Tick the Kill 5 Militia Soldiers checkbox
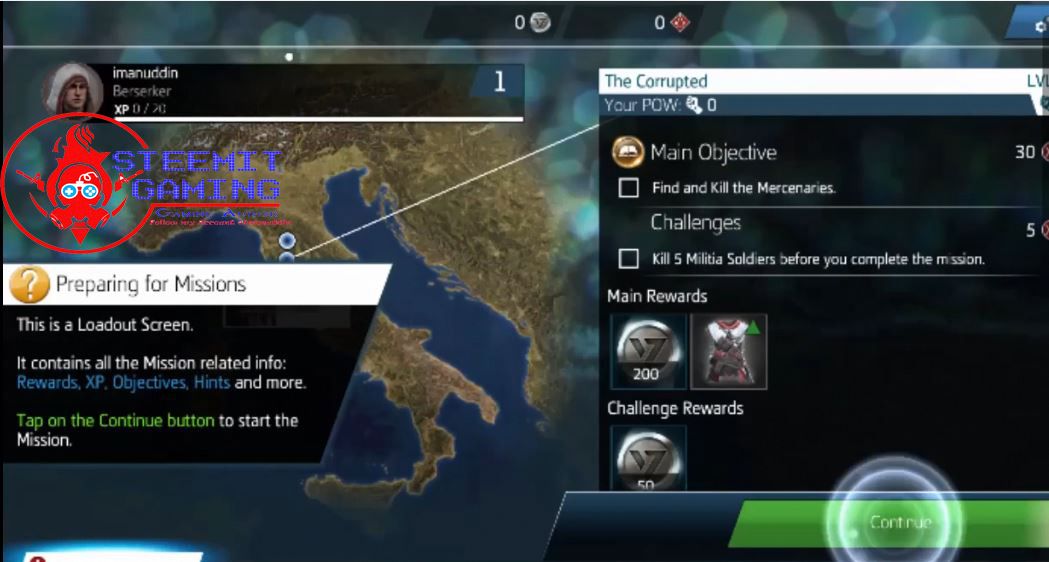The image size is (1049, 562). [629, 259]
